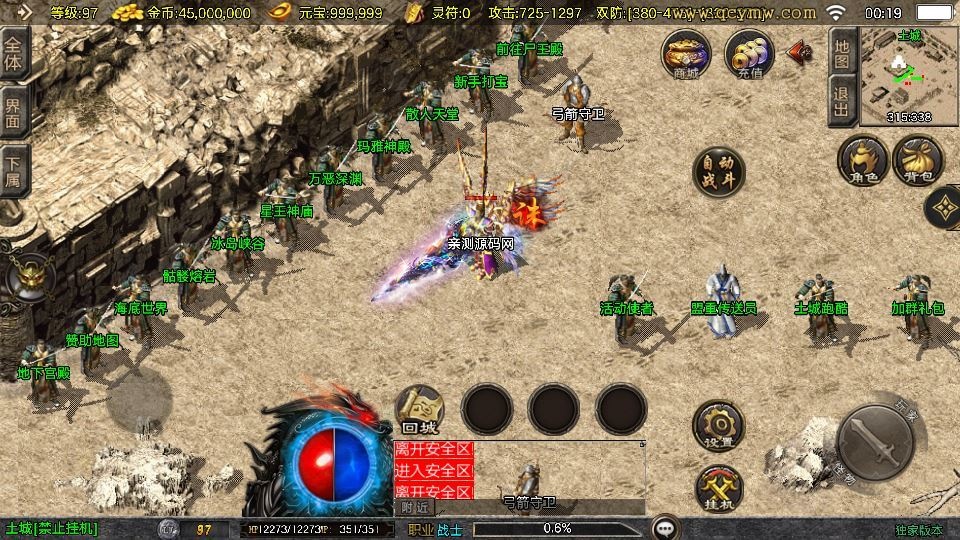
Task: Open the 设置 gear settings
Action: tap(719, 427)
